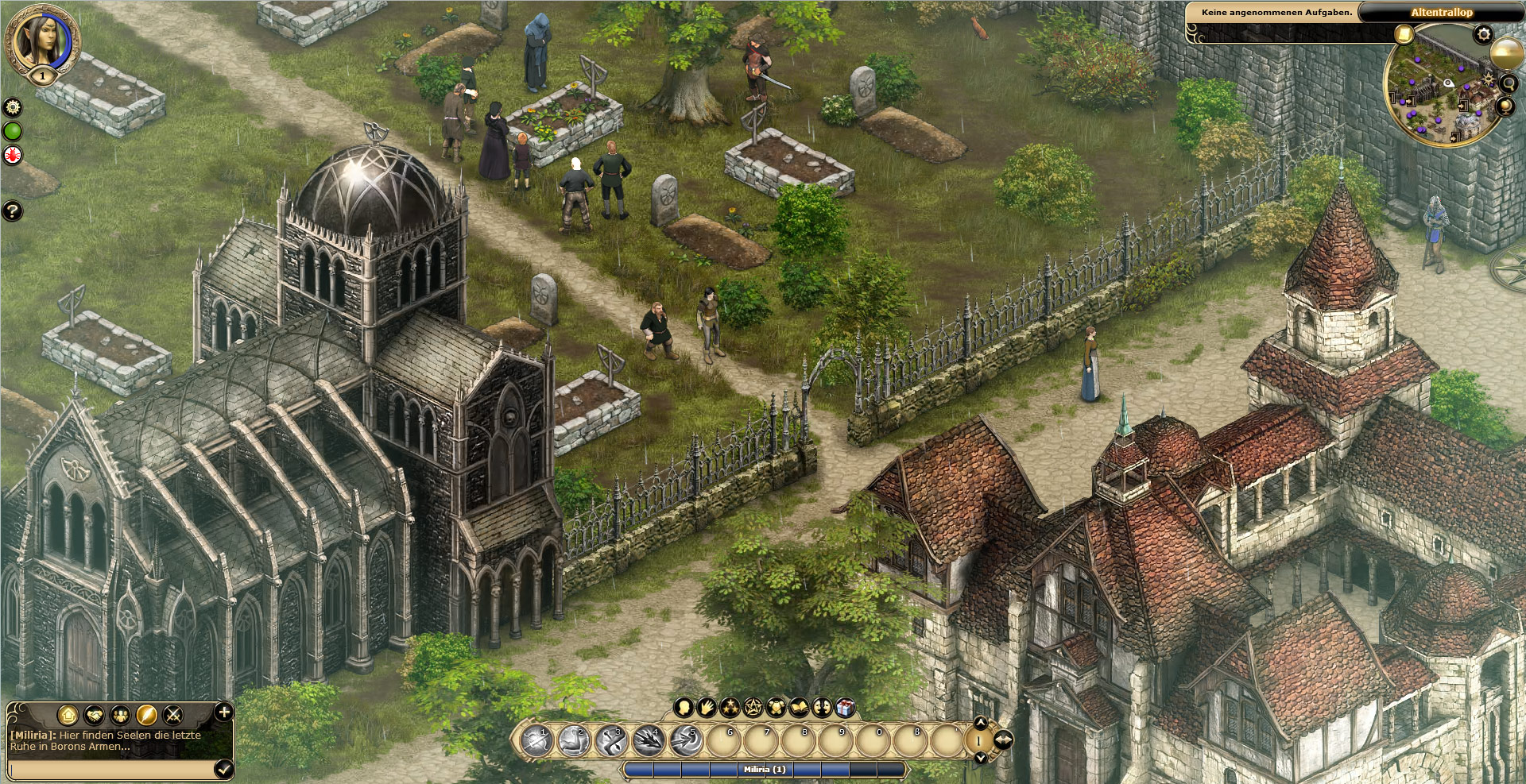Click the magnifier zoom icon near the minimap
This screenshot has height=784, width=1526.
[1509, 85]
